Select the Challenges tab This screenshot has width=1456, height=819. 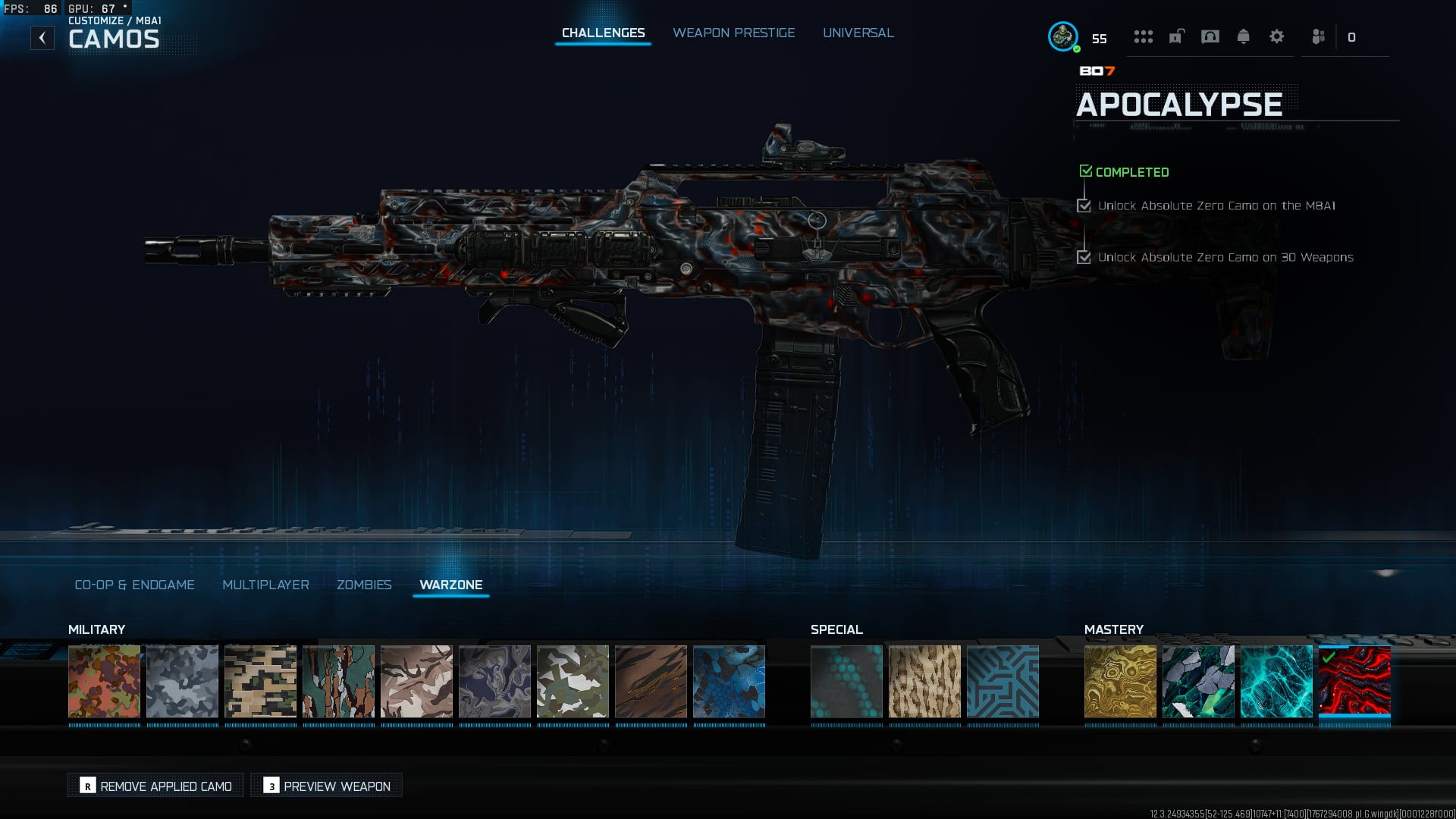click(603, 33)
